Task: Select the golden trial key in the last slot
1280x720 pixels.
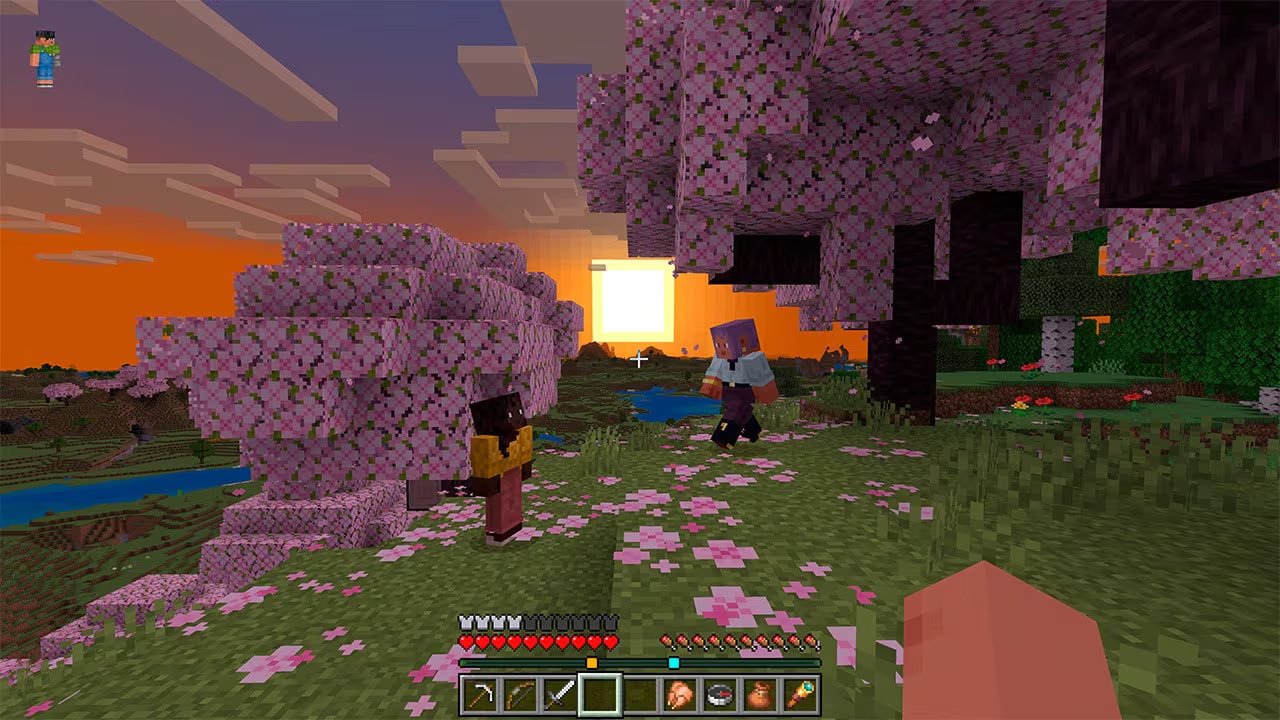Action: (x=802, y=694)
